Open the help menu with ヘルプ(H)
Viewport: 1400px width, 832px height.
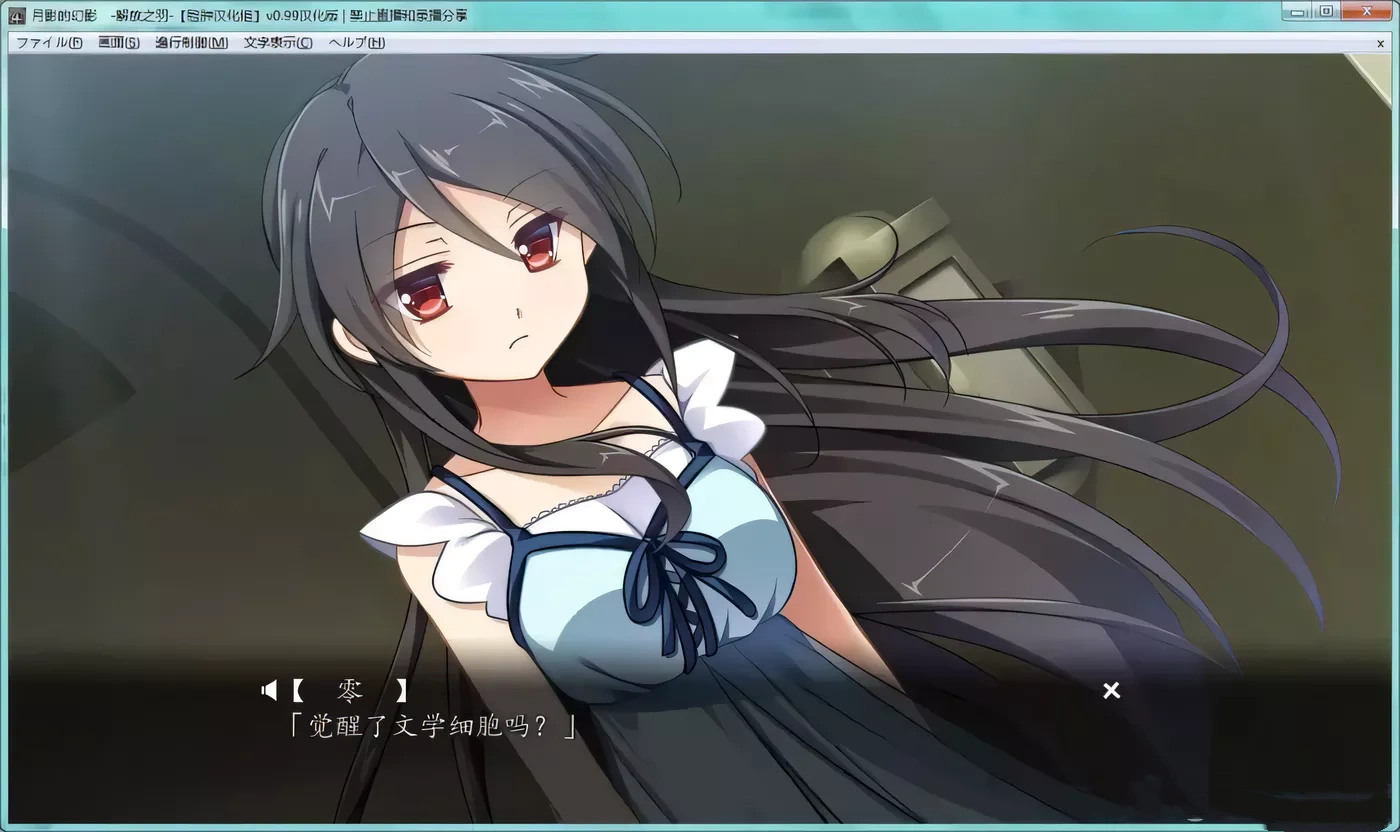pos(353,43)
